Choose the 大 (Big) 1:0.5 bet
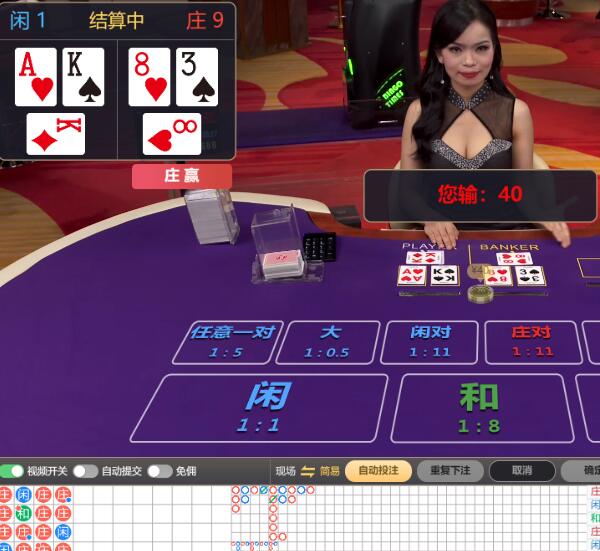The width and height of the screenshot is (600, 551). pos(328,341)
